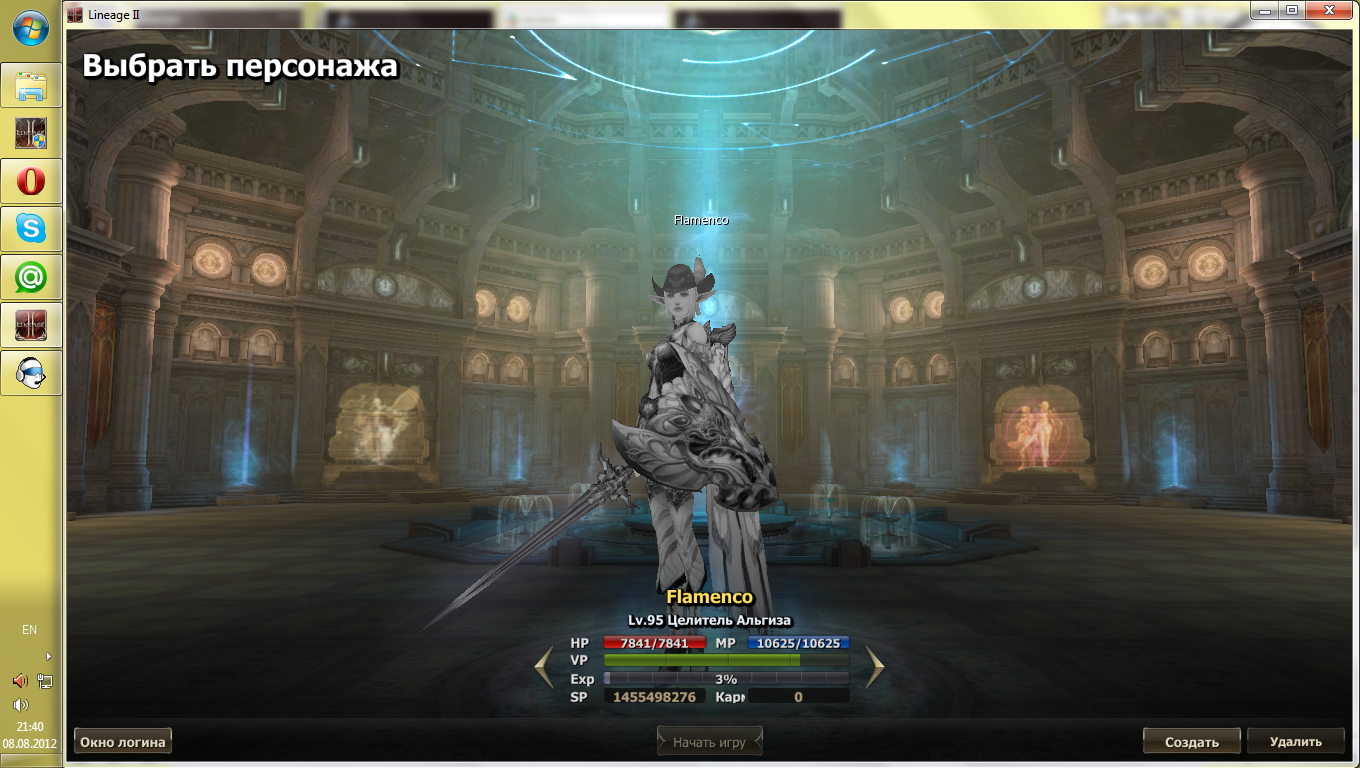Close the Lineage II window
The image size is (1360, 768).
tap(1329, 10)
